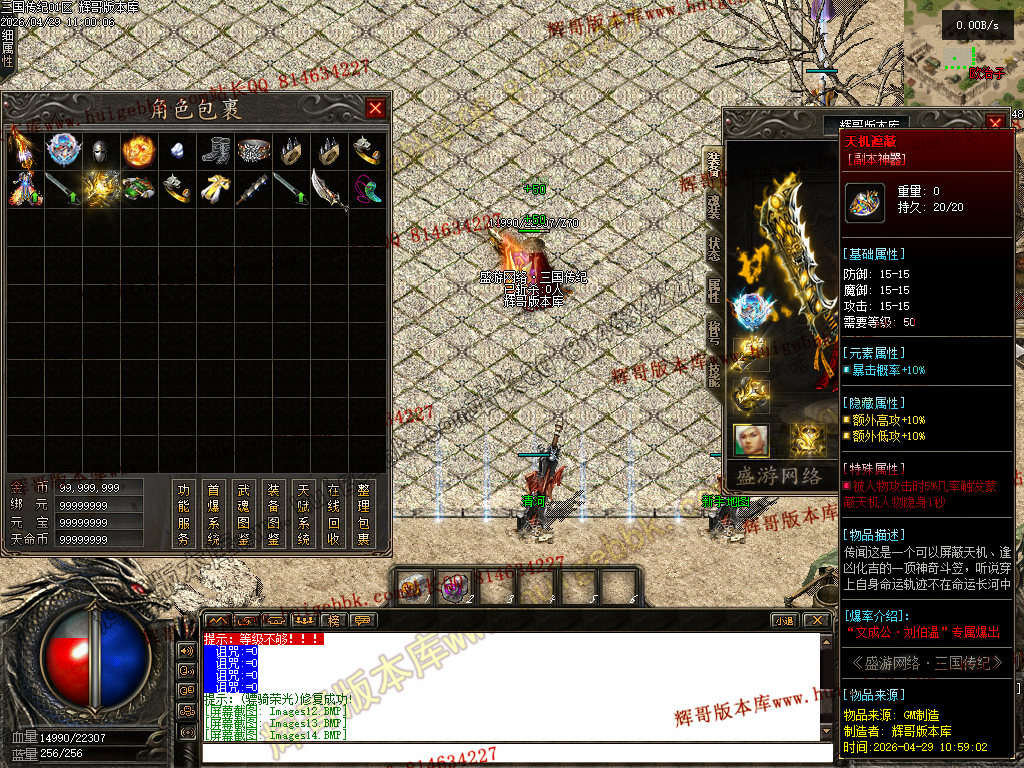The height and width of the screenshot is (768, 1024).
Task: Open the 武魂图鉴 codex
Action: click(x=243, y=514)
